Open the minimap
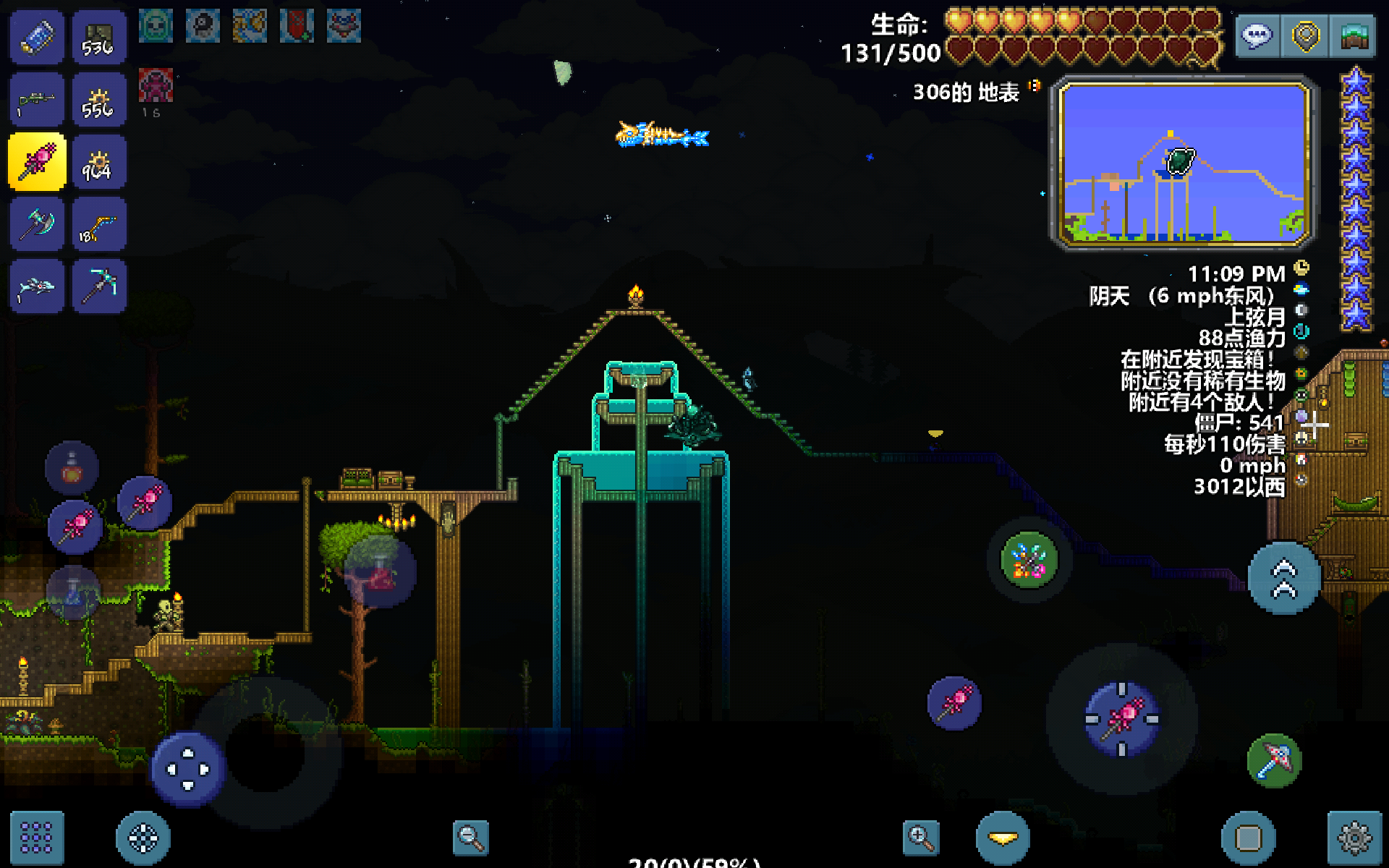 click(x=1184, y=163)
